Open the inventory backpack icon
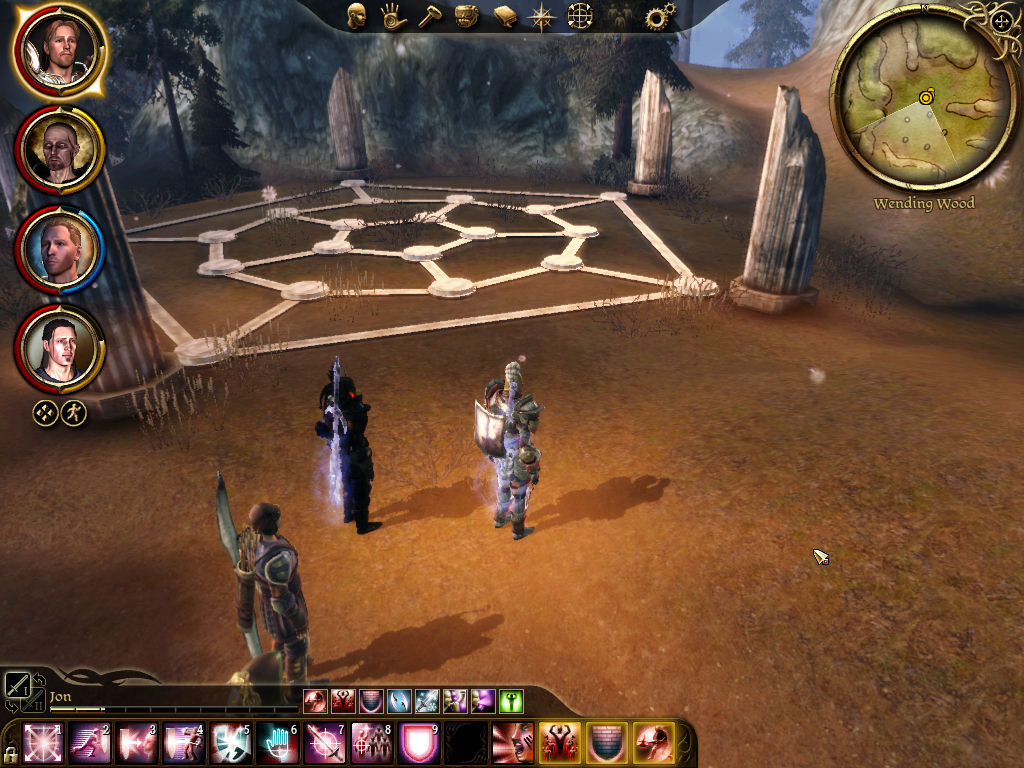This screenshot has width=1024, height=768. click(x=467, y=16)
